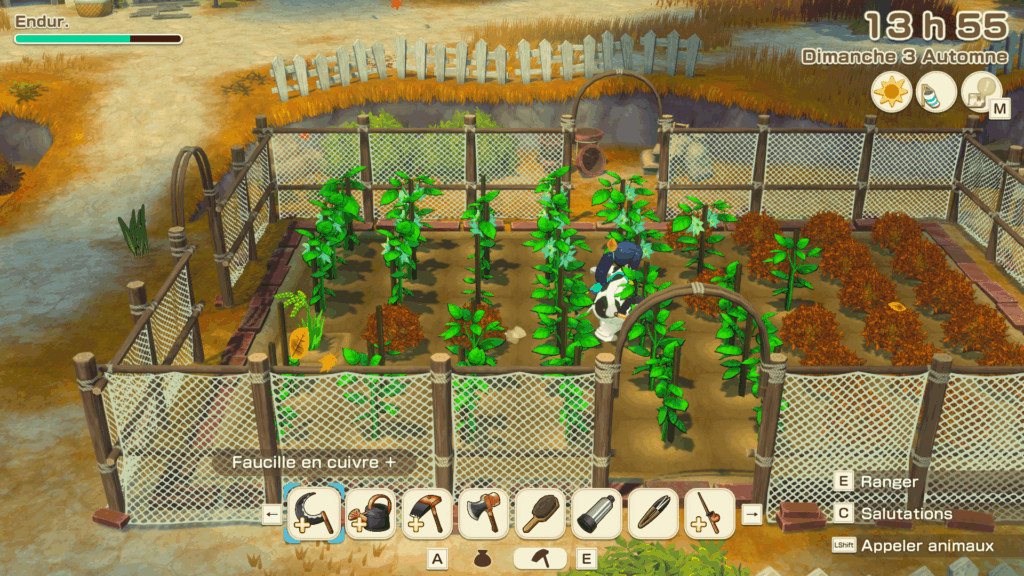This screenshot has height=576, width=1024.
Task: Select the copper sickle hotbar slot
Action: 314,514
